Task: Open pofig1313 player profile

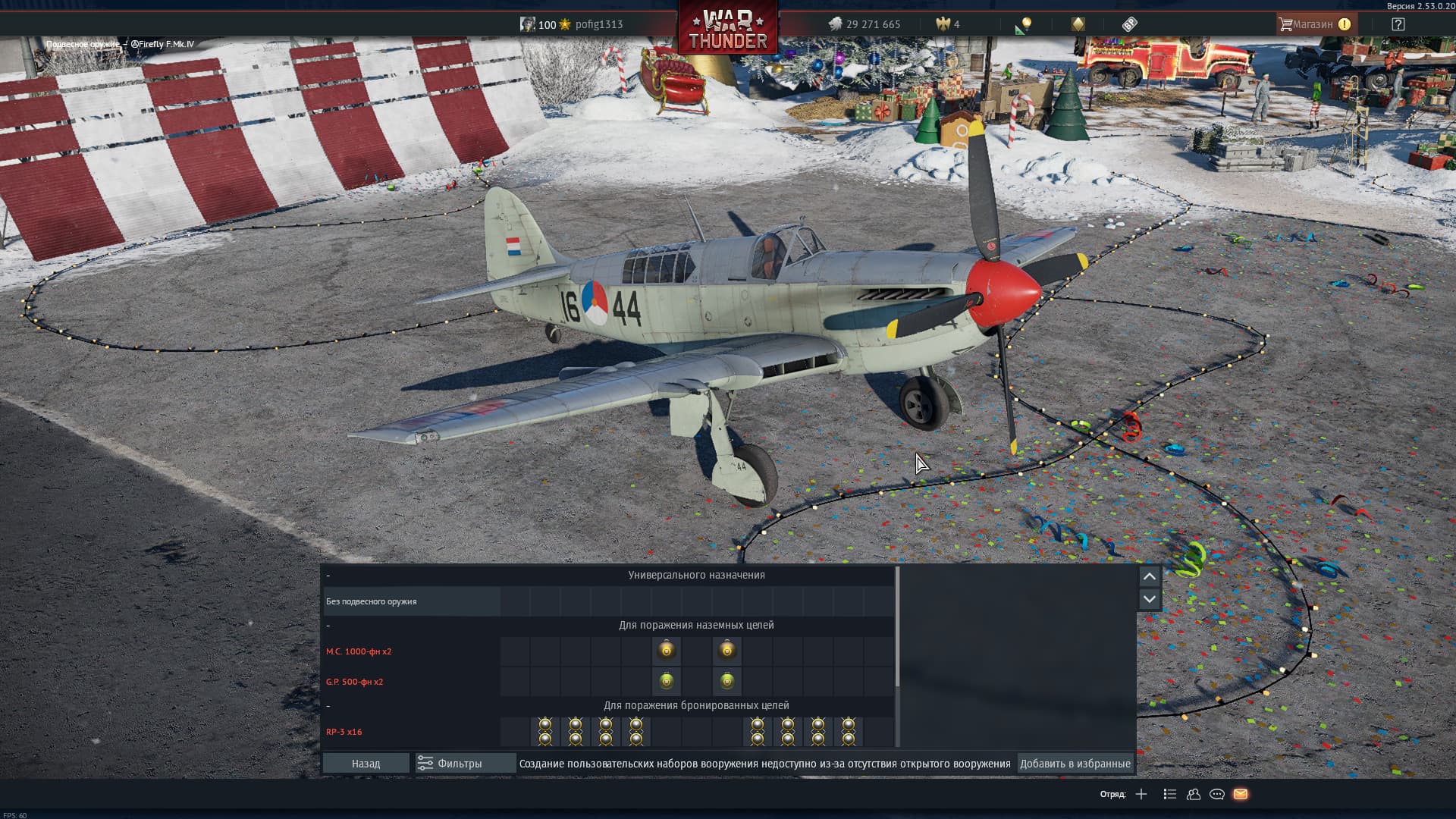Action: (x=598, y=24)
